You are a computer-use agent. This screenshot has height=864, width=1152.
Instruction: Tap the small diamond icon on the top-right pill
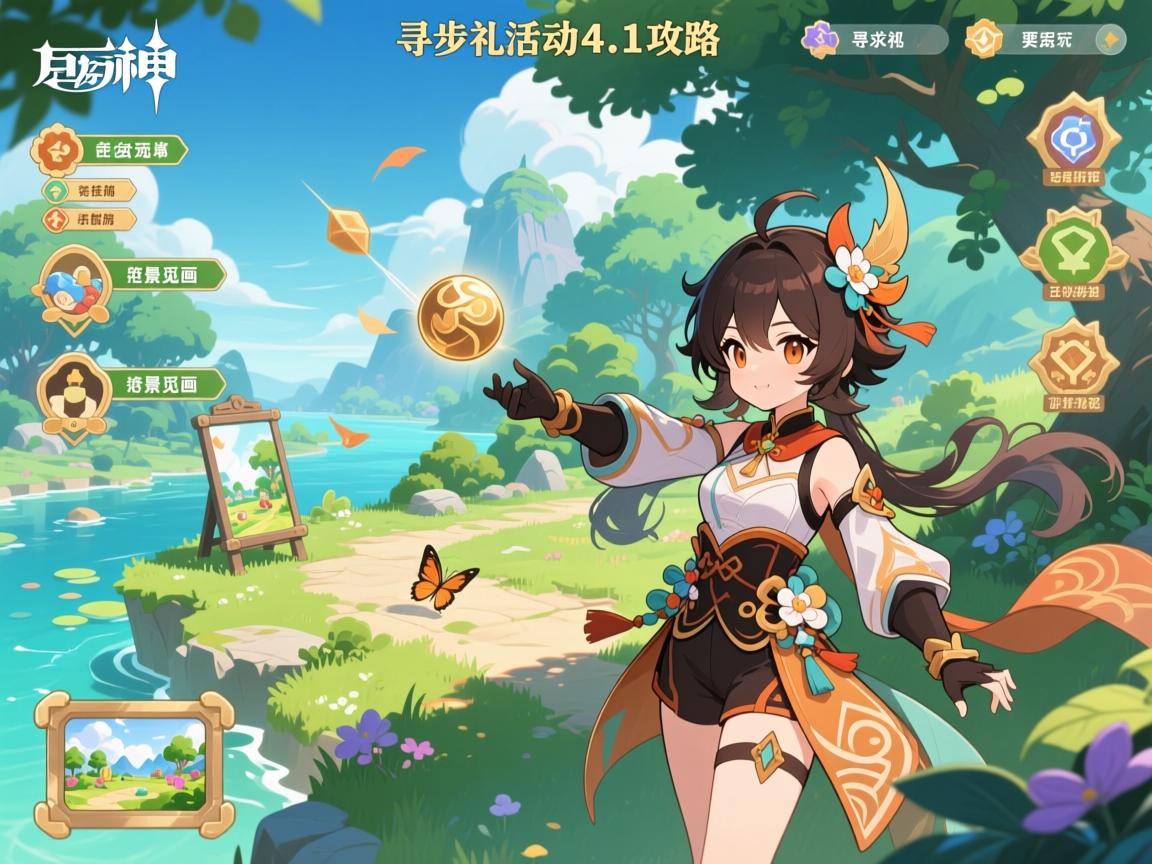[1108, 40]
